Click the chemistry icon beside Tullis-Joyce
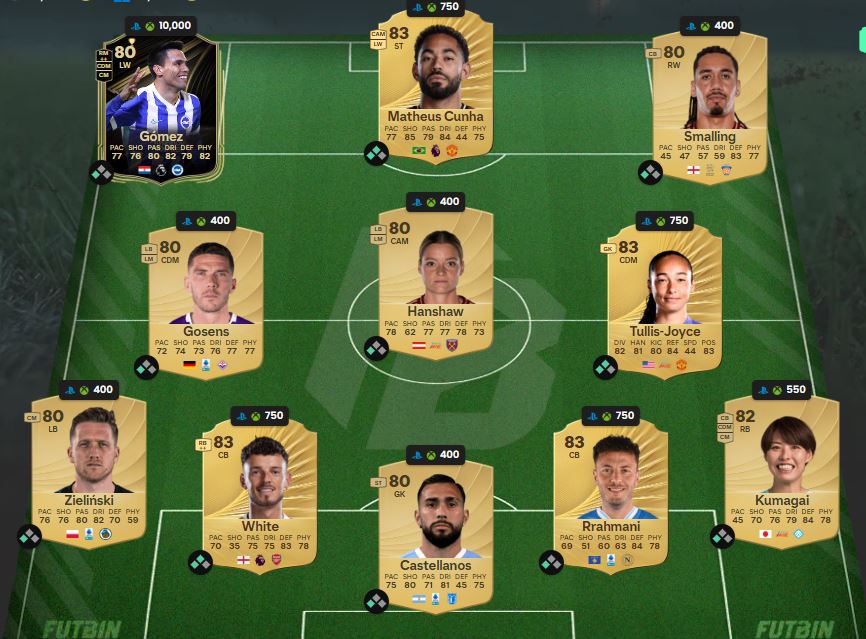The width and height of the screenshot is (866, 639). pyautogui.click(x=605, y=367)
